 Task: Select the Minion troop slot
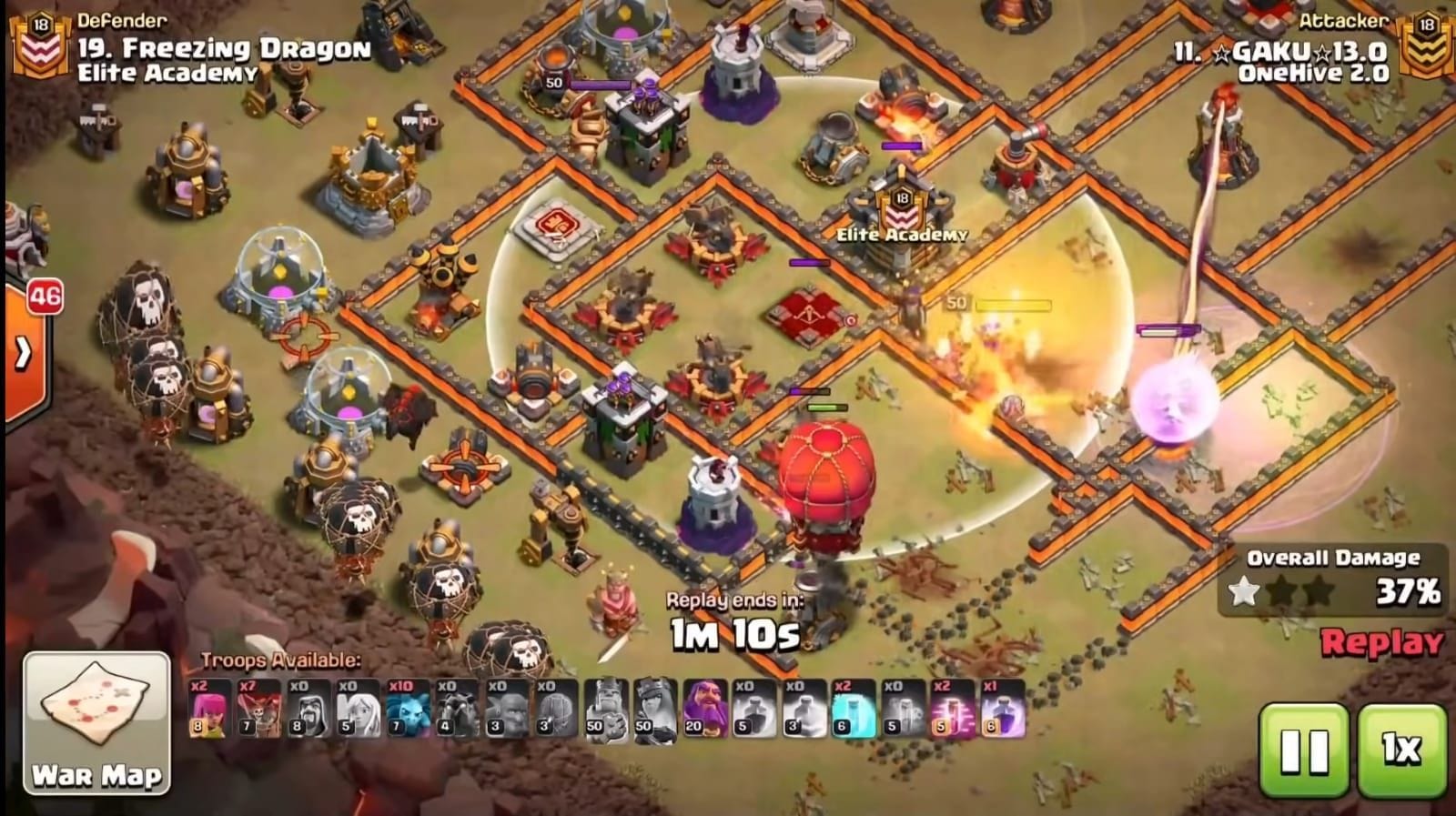click(406, 708)
